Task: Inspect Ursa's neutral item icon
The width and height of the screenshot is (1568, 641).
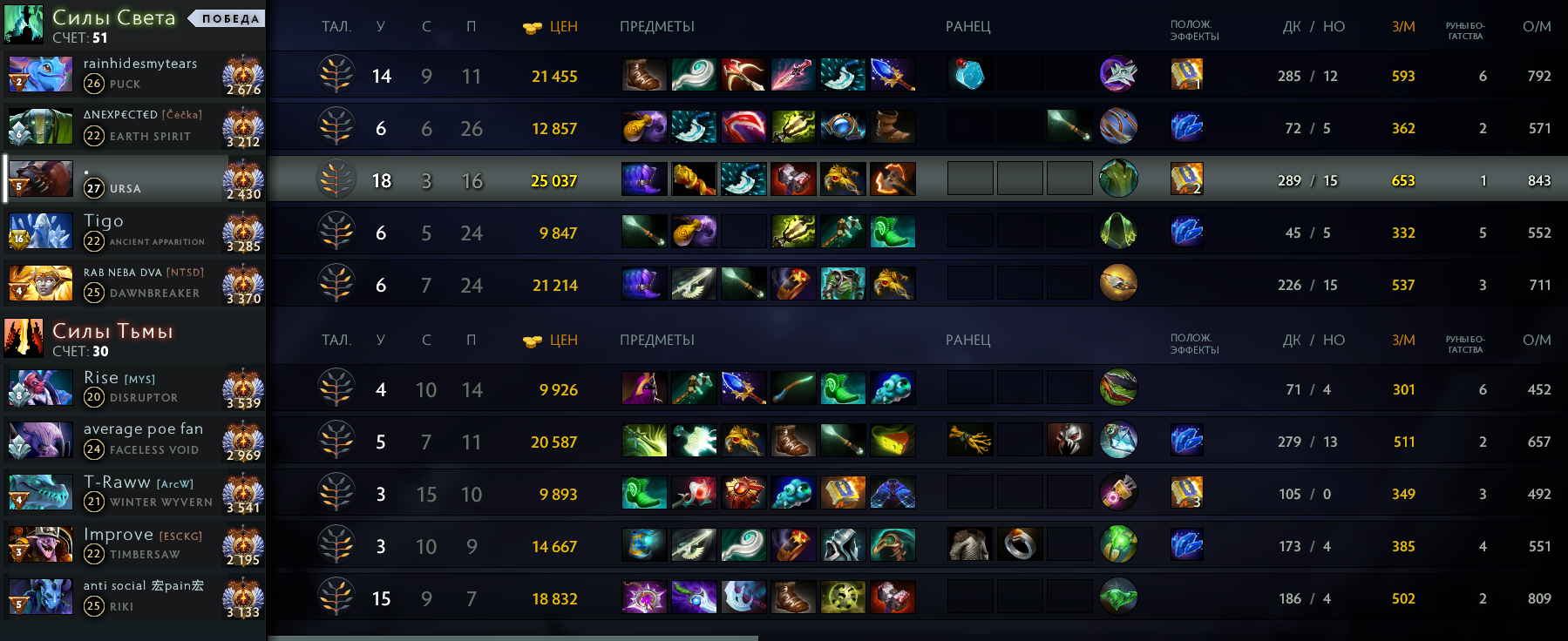Action: pos(1118,179)
